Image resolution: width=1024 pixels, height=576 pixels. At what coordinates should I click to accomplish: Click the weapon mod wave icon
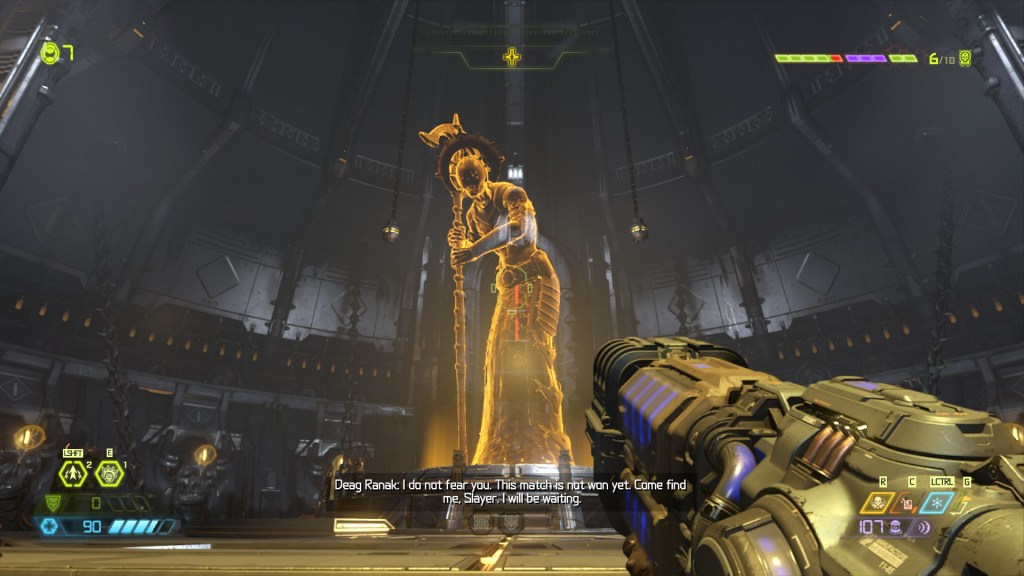[923, 527]
